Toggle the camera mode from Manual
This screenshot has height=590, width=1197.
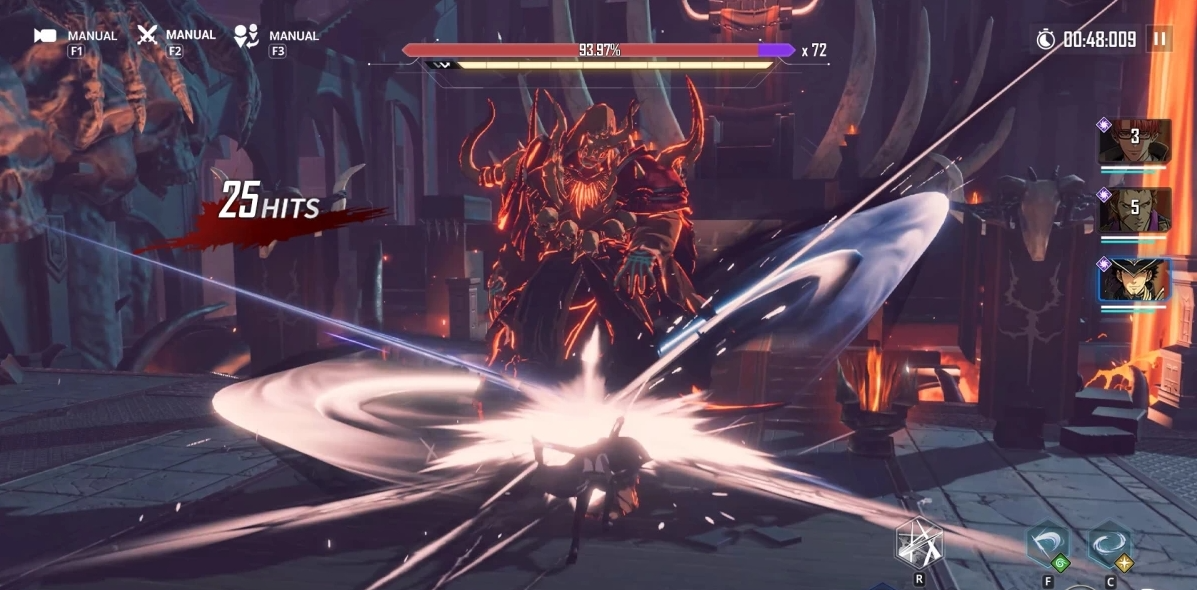coord(46,36)
